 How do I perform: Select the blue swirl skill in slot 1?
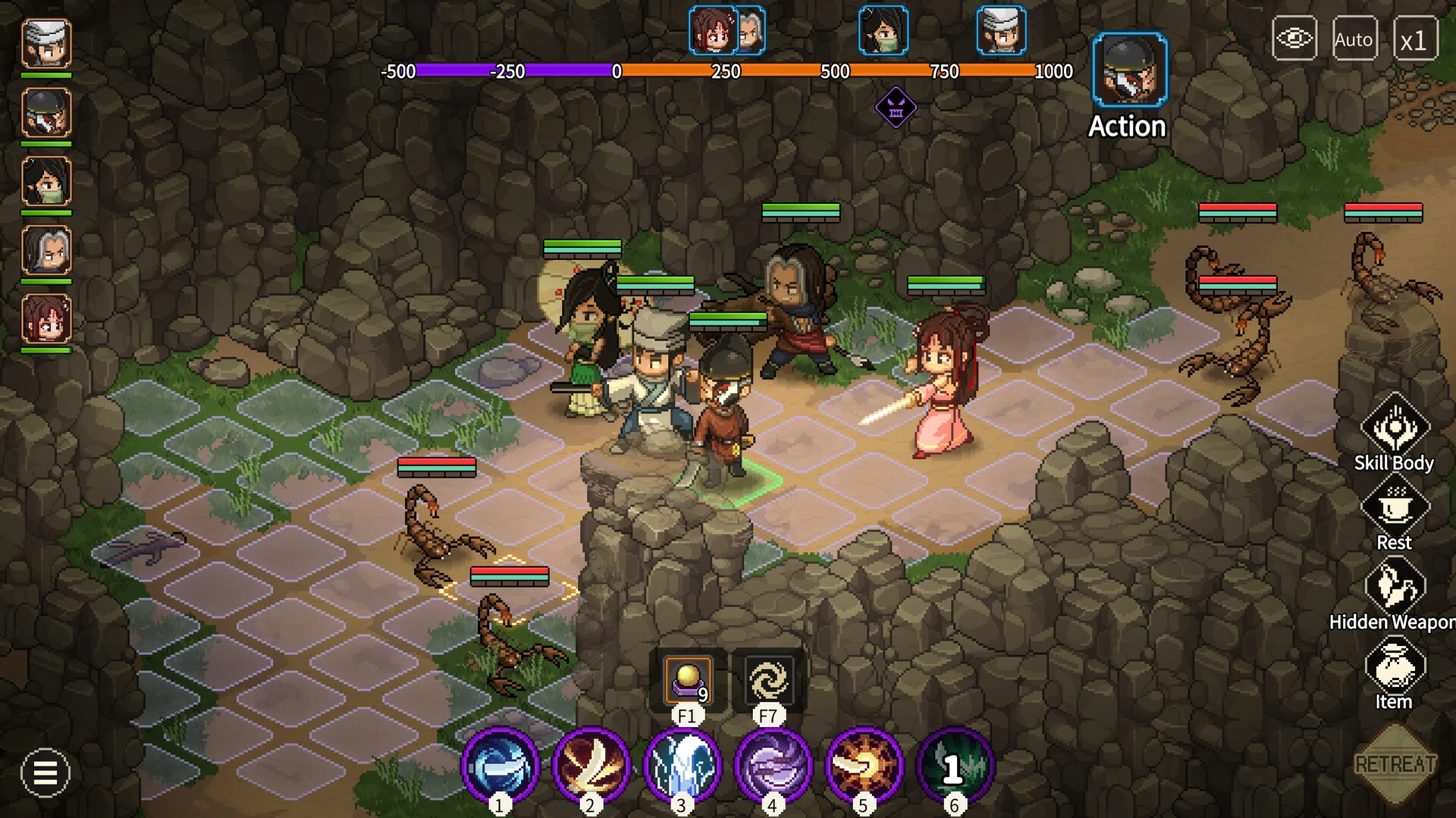(x=500, y=767)
